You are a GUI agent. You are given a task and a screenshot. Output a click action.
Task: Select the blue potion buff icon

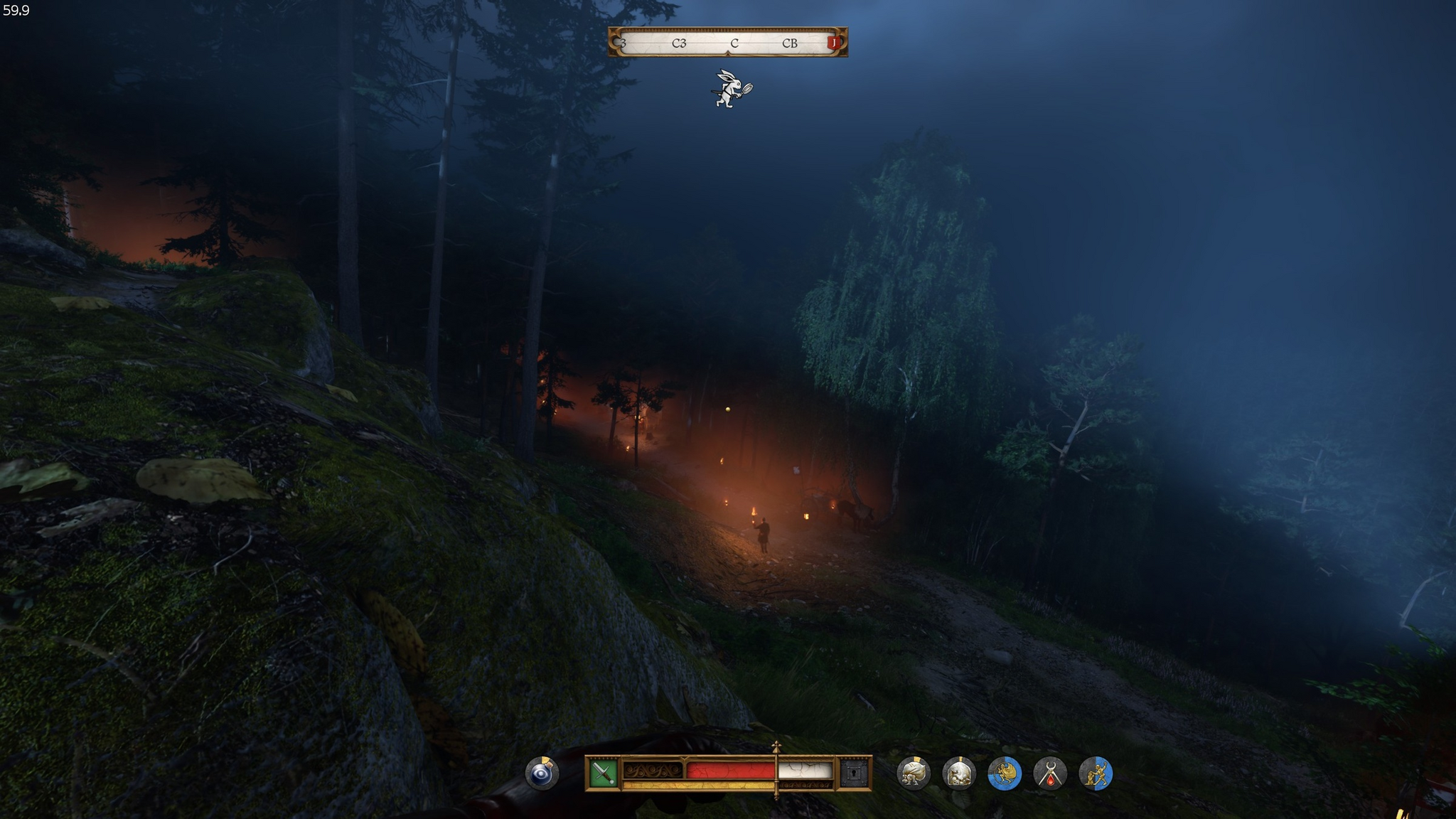tap(542, 773)
